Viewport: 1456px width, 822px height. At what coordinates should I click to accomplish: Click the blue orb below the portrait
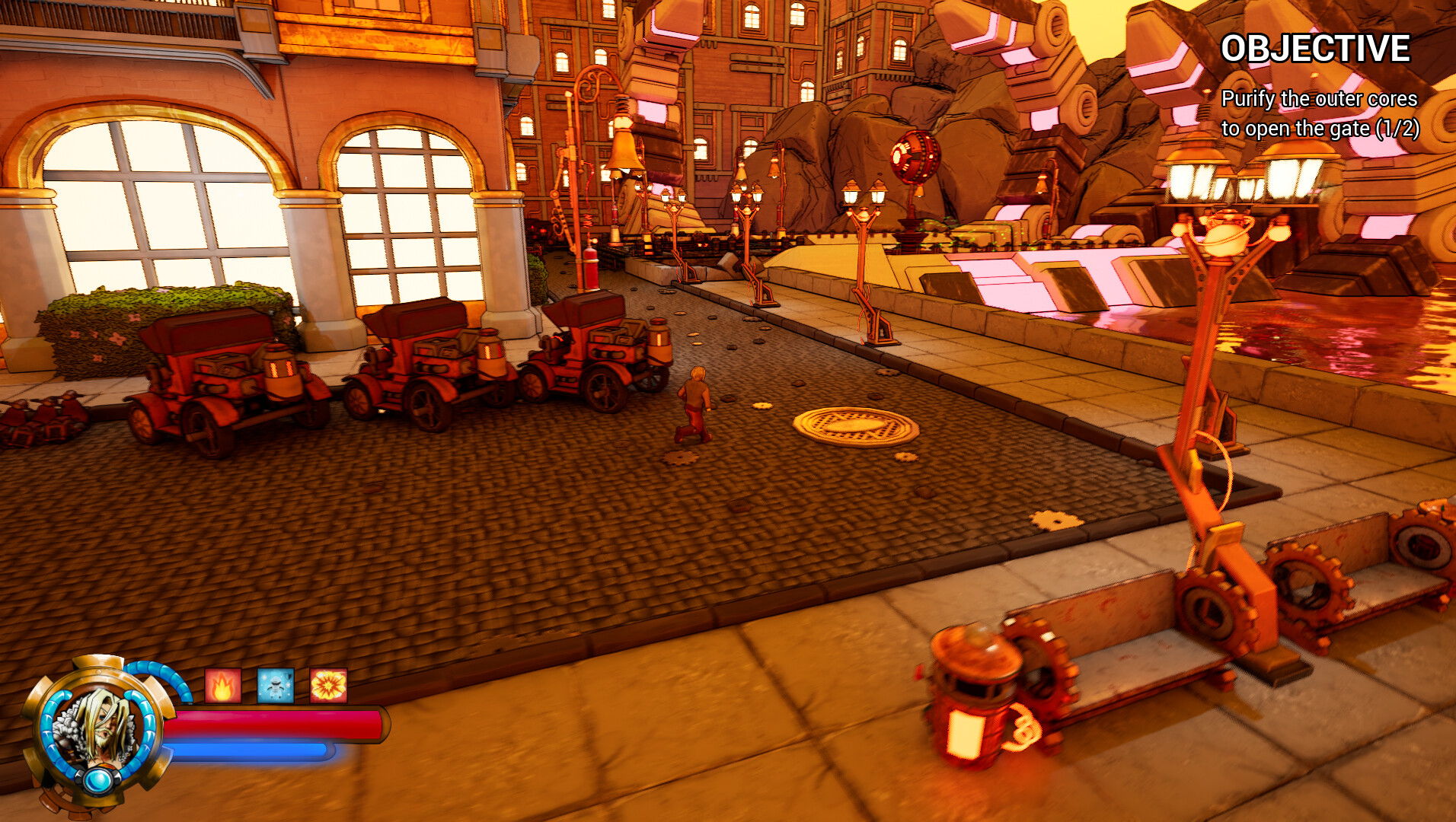[x=97, y=780]
